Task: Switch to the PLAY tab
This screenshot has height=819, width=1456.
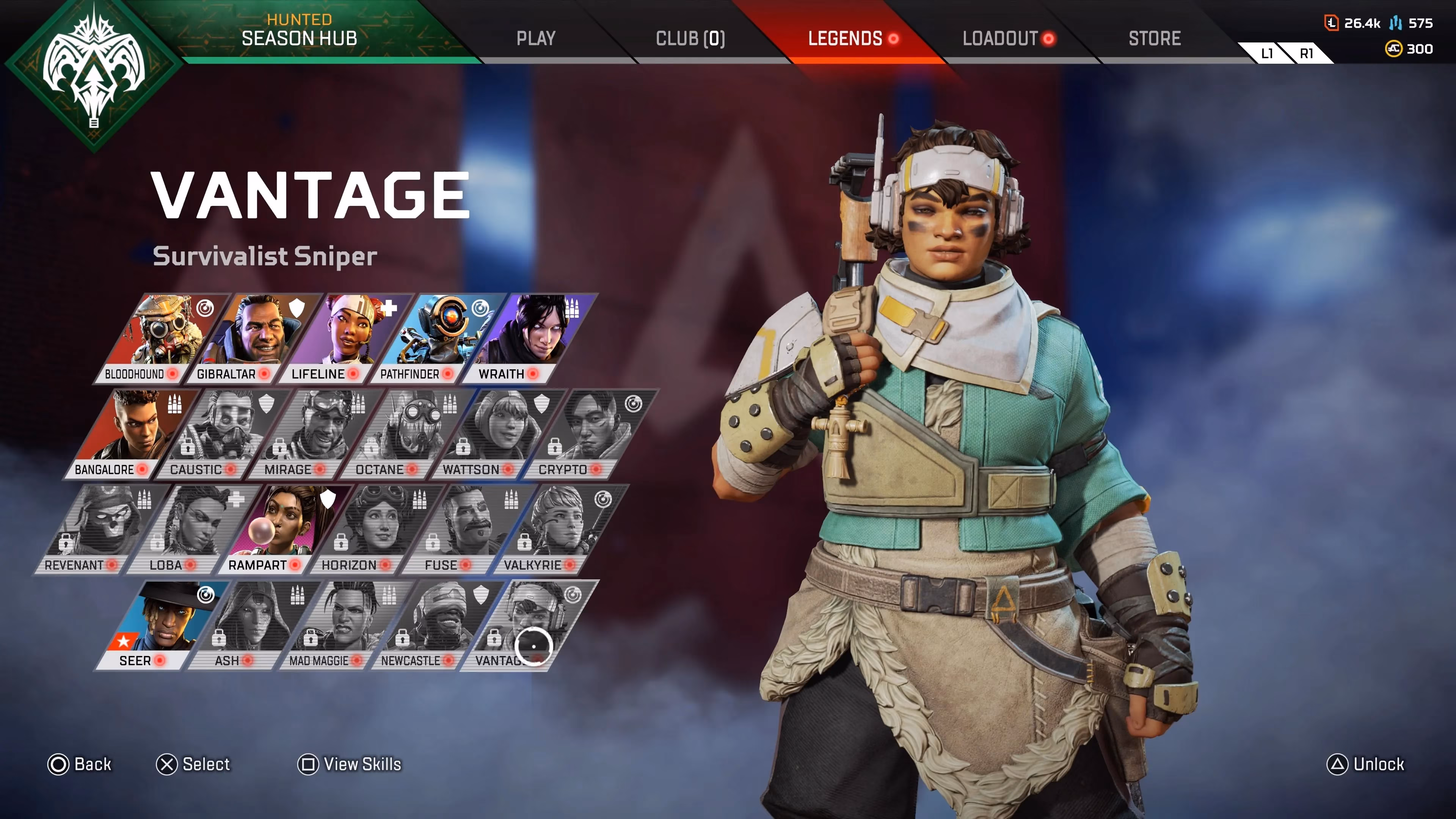Action: click(x=536, y=38)
